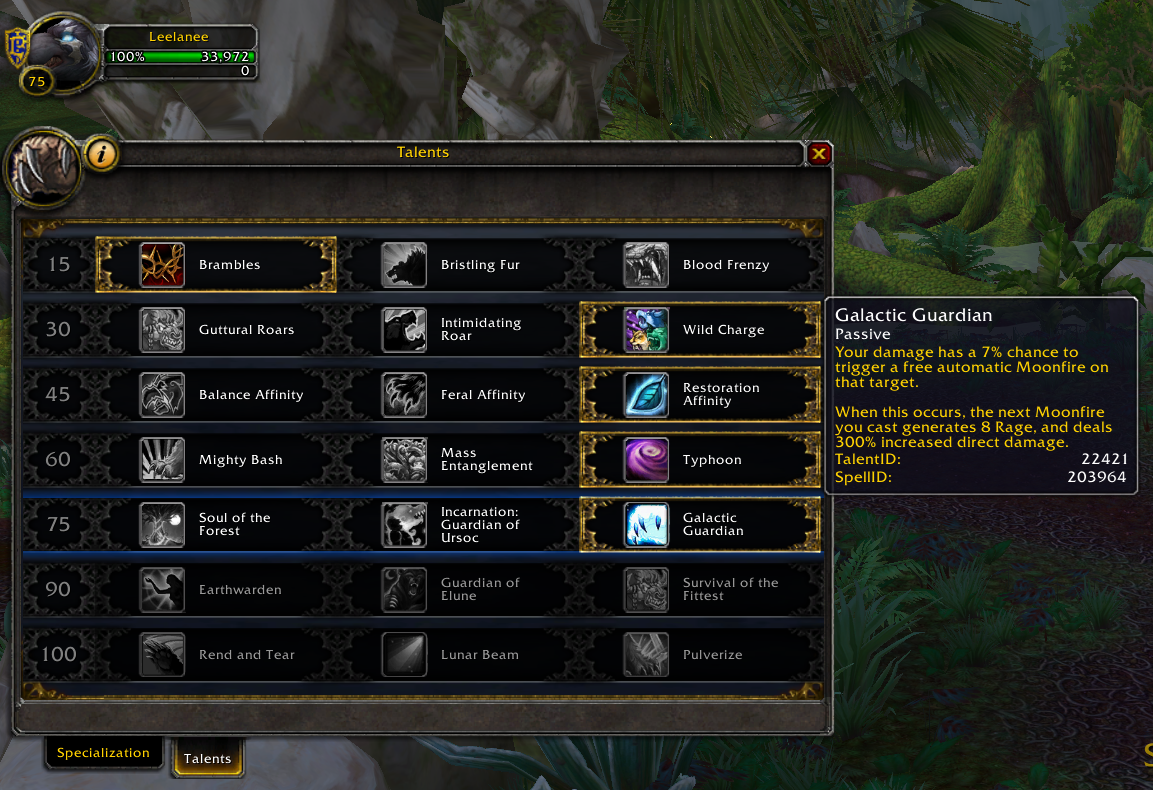1153x790 pixels.
Task: Choose the Mighty Bash talent
Action: [x=216, y=460]
